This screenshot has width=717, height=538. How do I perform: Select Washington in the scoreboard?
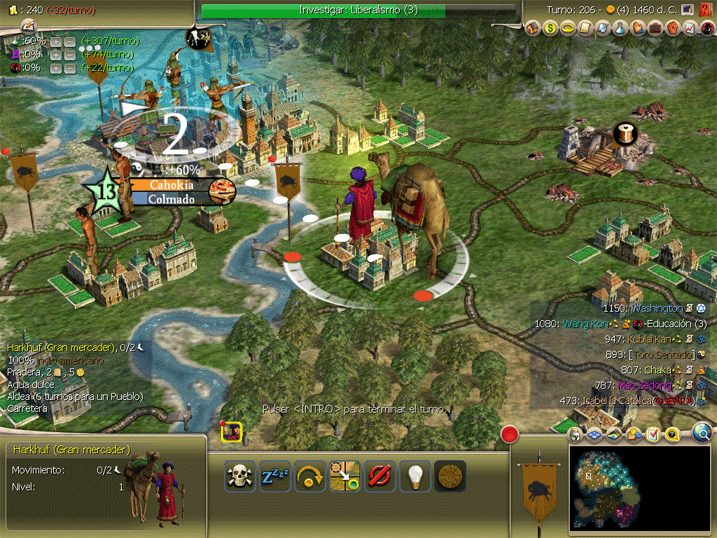pyautogui.click(x=654, y=309)
